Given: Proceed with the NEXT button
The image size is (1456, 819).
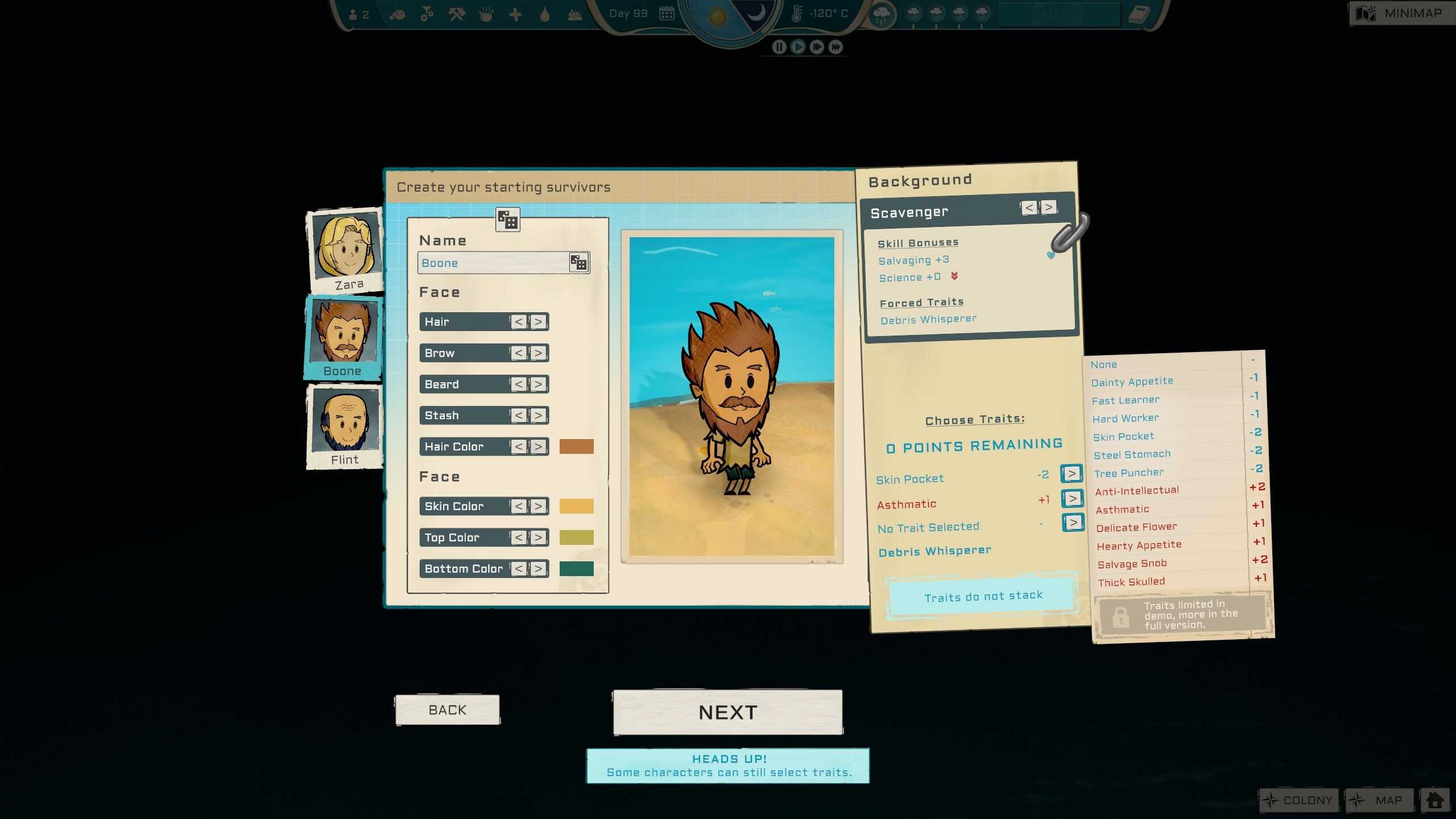Looking at the screenshot, I should coord(727,712).
